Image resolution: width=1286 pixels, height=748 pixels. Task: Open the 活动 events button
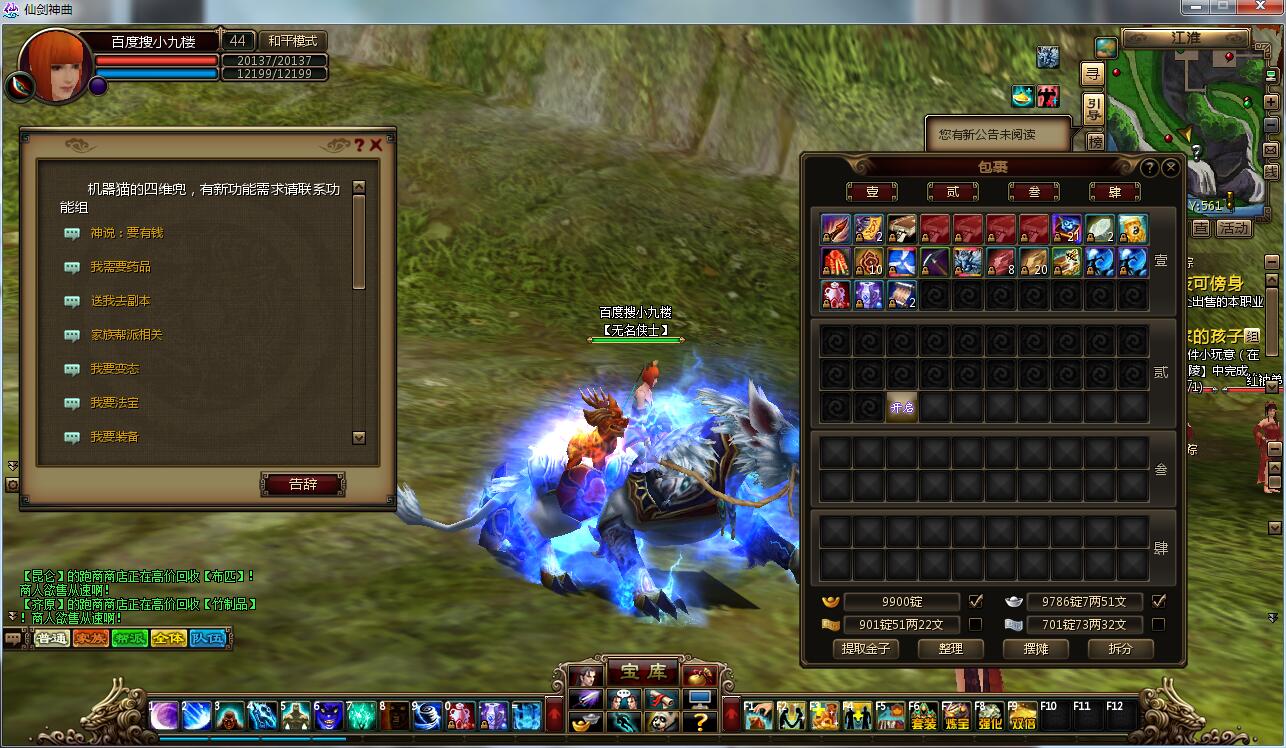tap(1234, 228)
